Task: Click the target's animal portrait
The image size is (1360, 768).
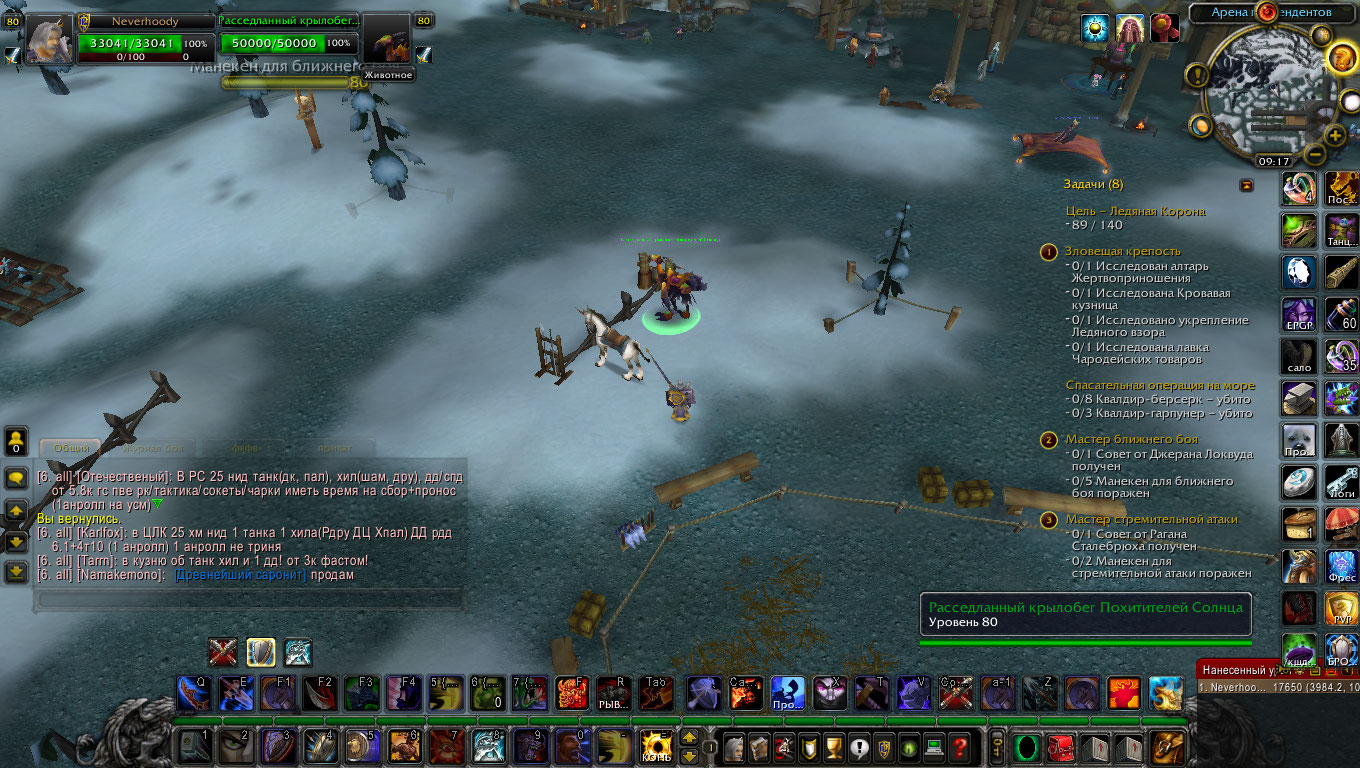Action: (x=388, y=42)
